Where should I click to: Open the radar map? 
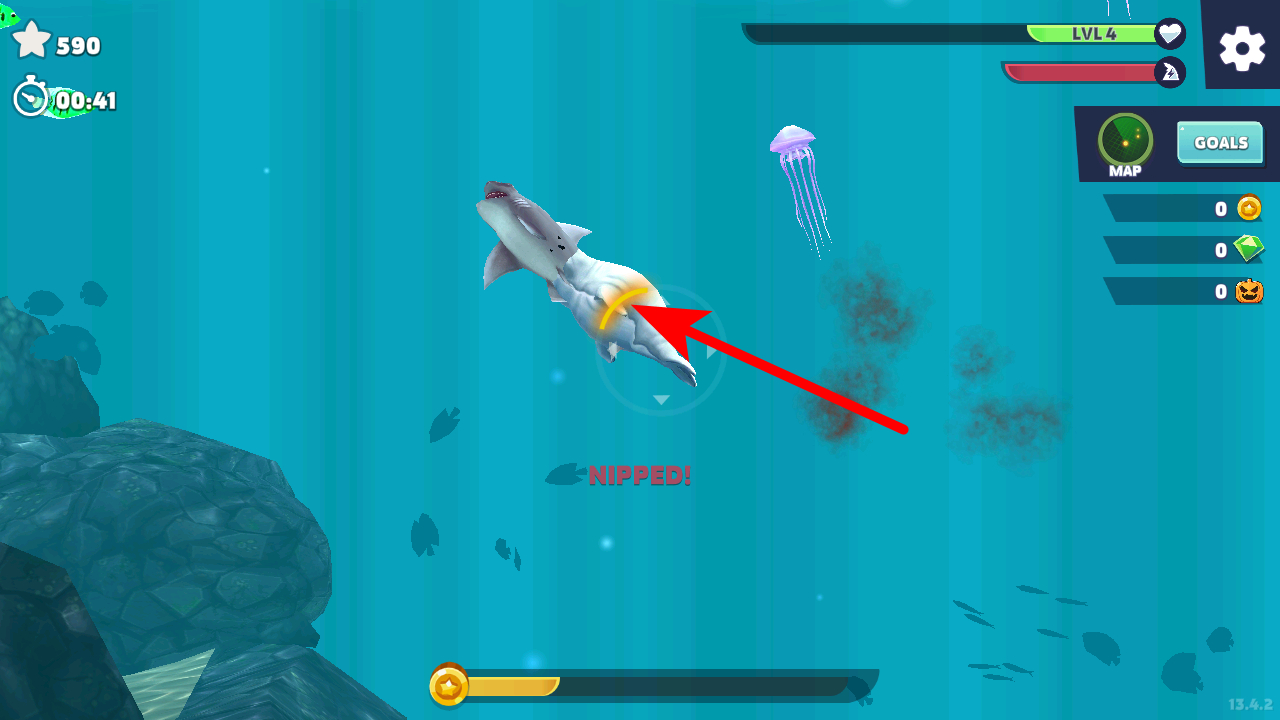(1125, 142)
